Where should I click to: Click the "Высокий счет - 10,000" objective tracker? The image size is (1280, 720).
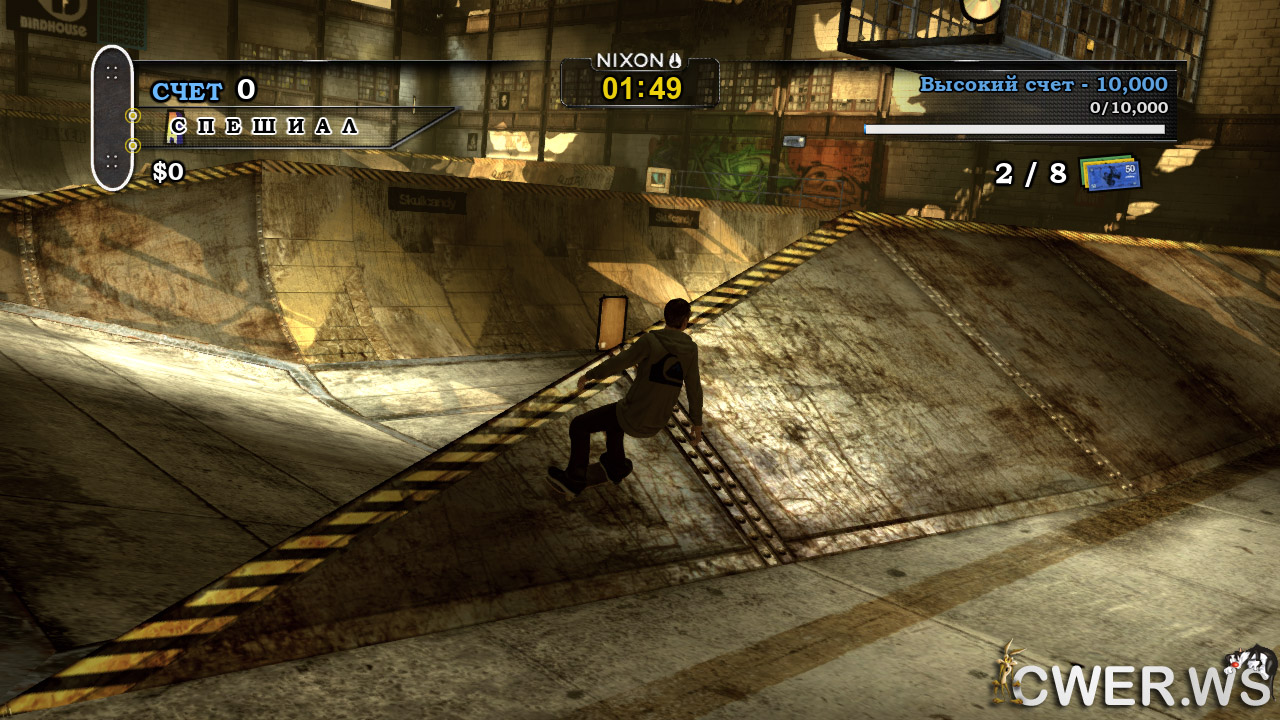tap(1043, 85)
